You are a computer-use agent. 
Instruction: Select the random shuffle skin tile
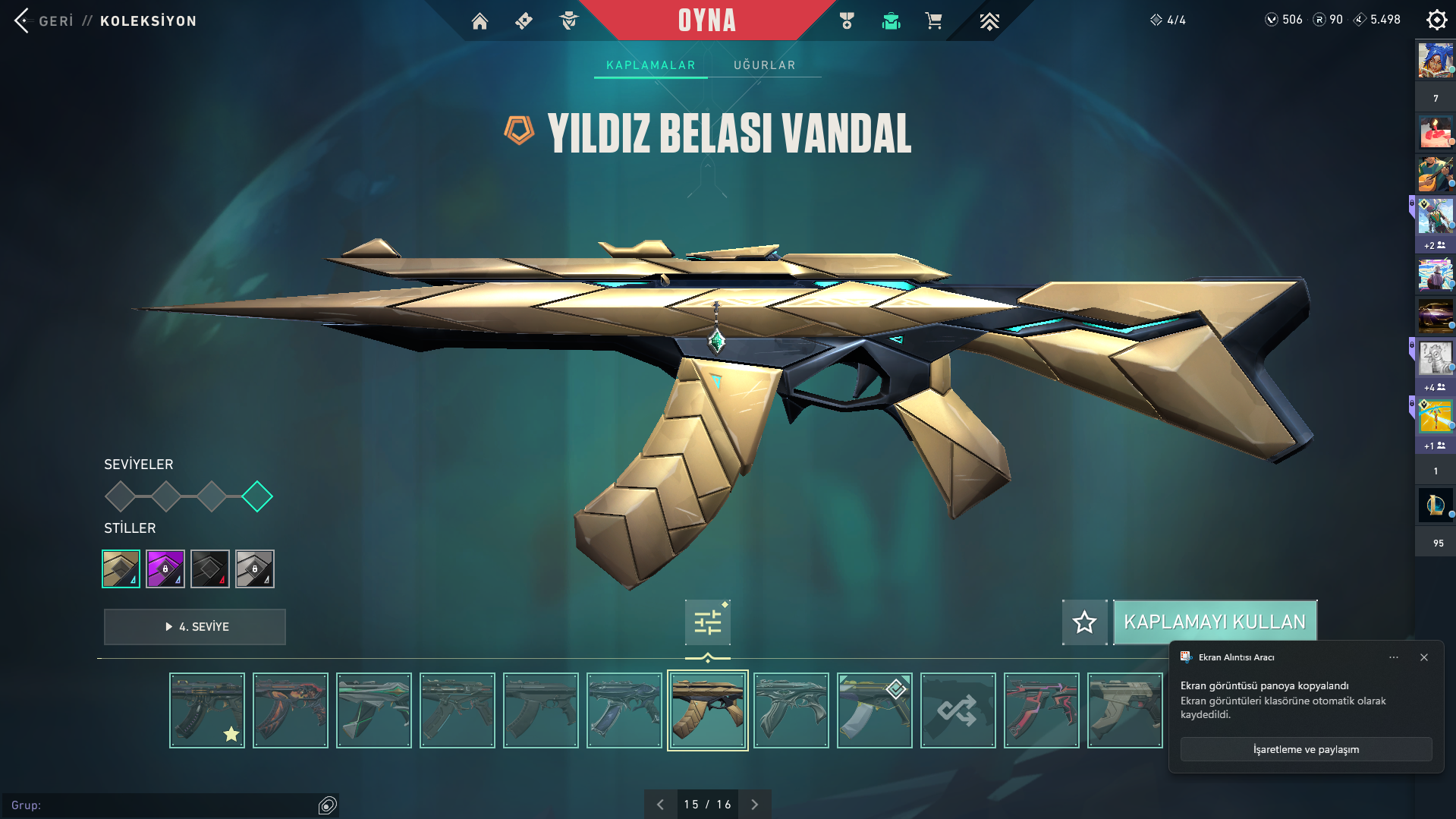tap(958, 710)
